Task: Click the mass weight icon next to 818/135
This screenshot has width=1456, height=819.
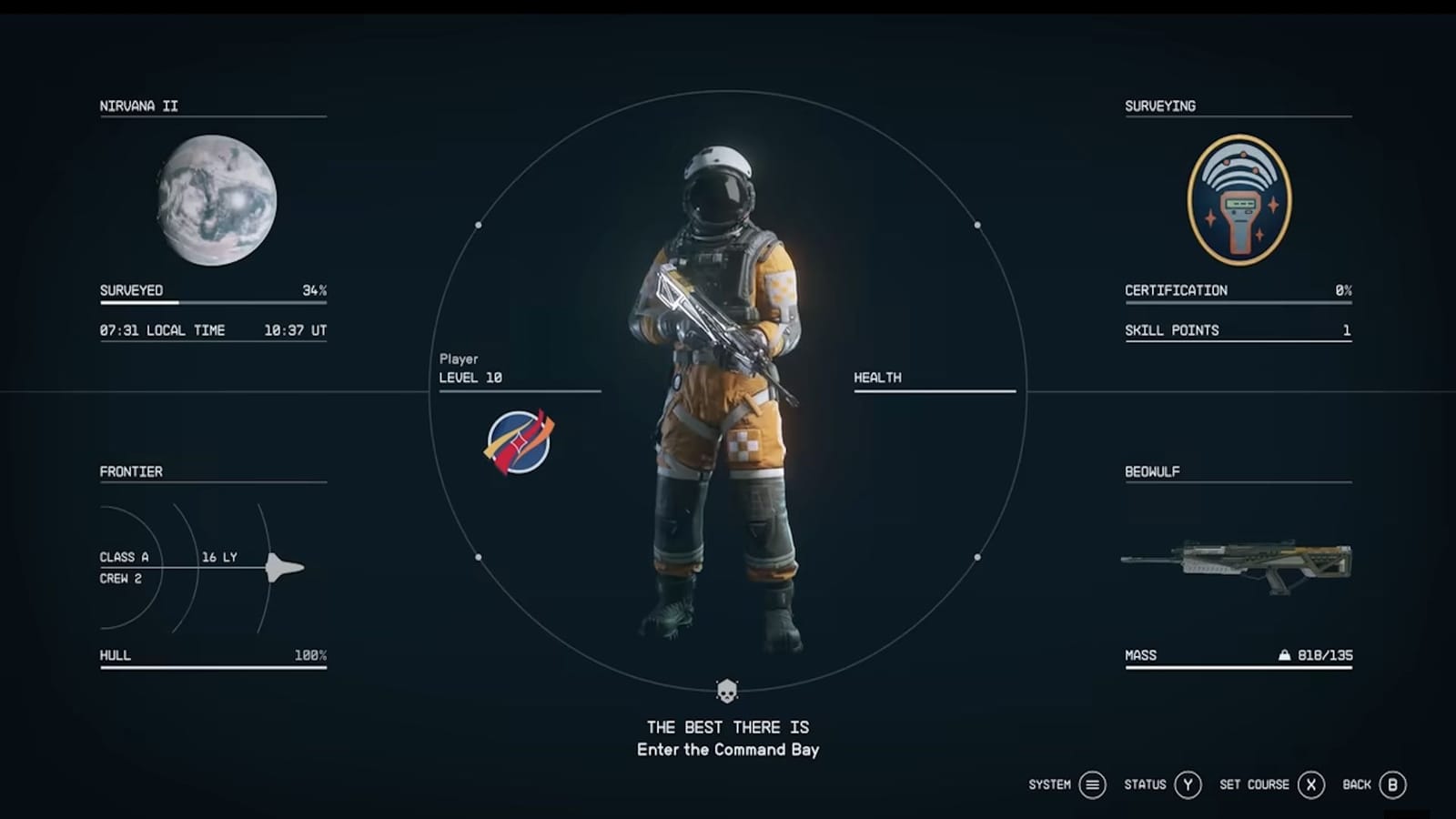Action: [x=1284, y=653]
